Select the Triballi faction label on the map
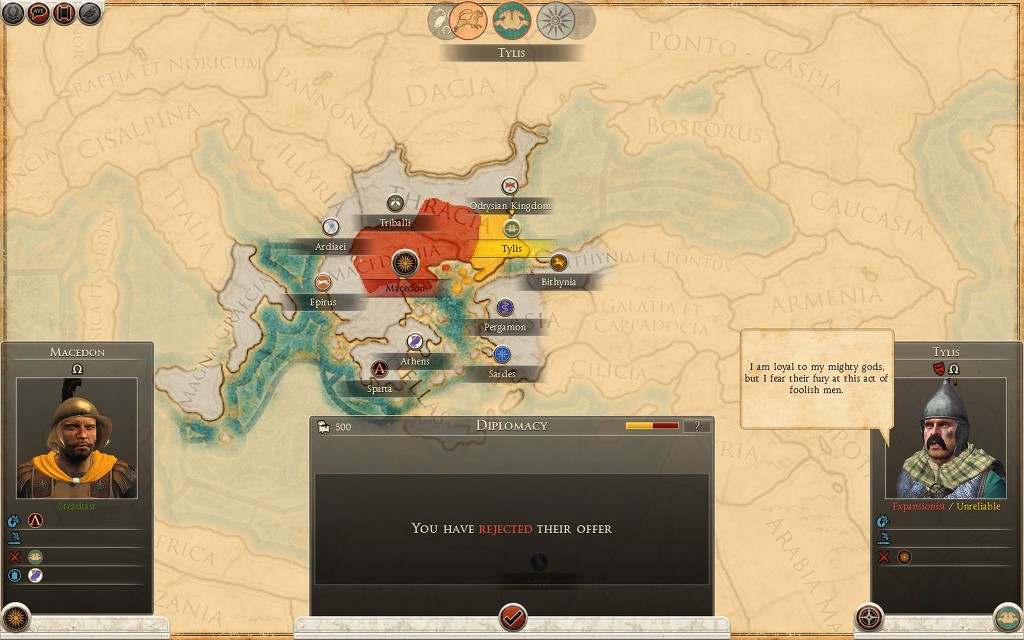1024x640 pixels. click(x=395, y=222)
